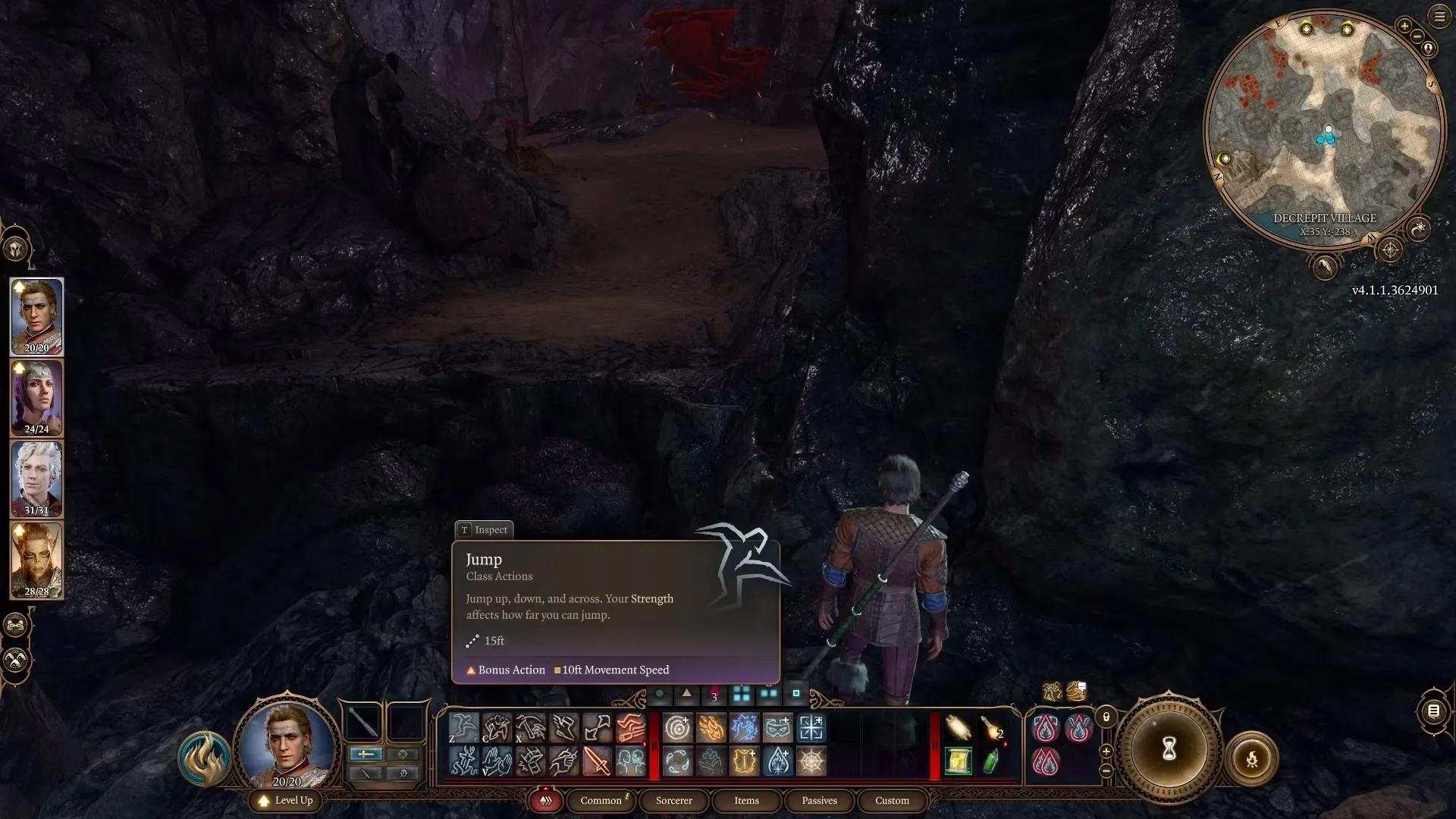The image size is (1456, 819).
Task: Open the combat log scroll button
Action: [1433, 711]
